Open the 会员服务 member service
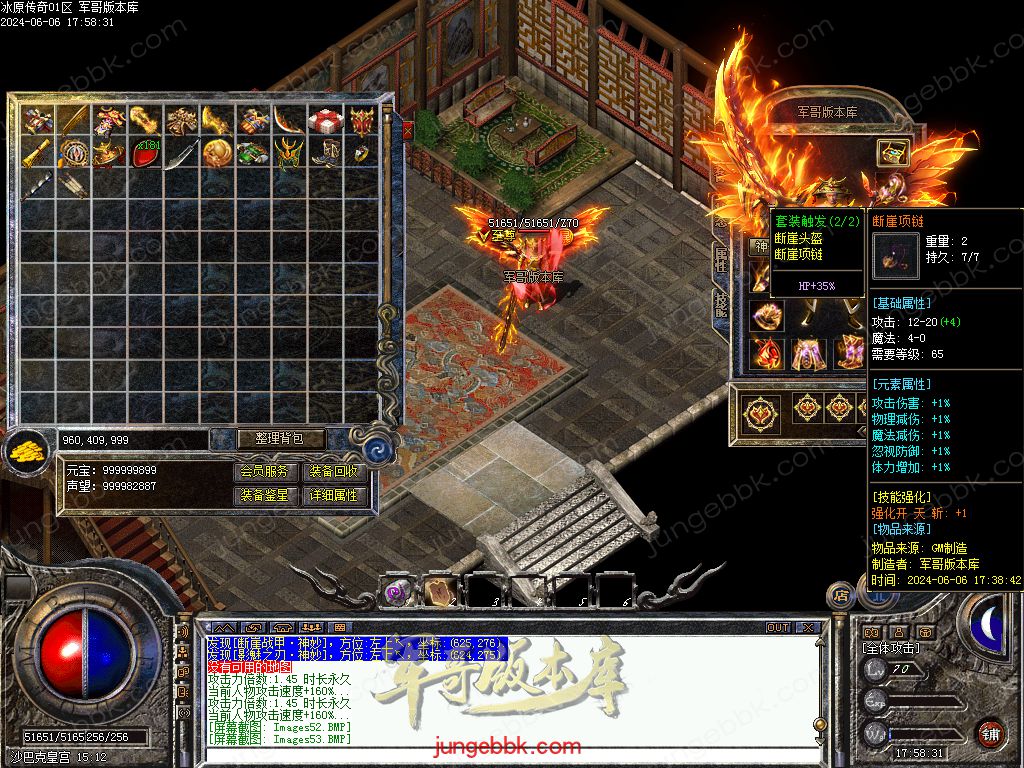 click(x=267, y=472)
